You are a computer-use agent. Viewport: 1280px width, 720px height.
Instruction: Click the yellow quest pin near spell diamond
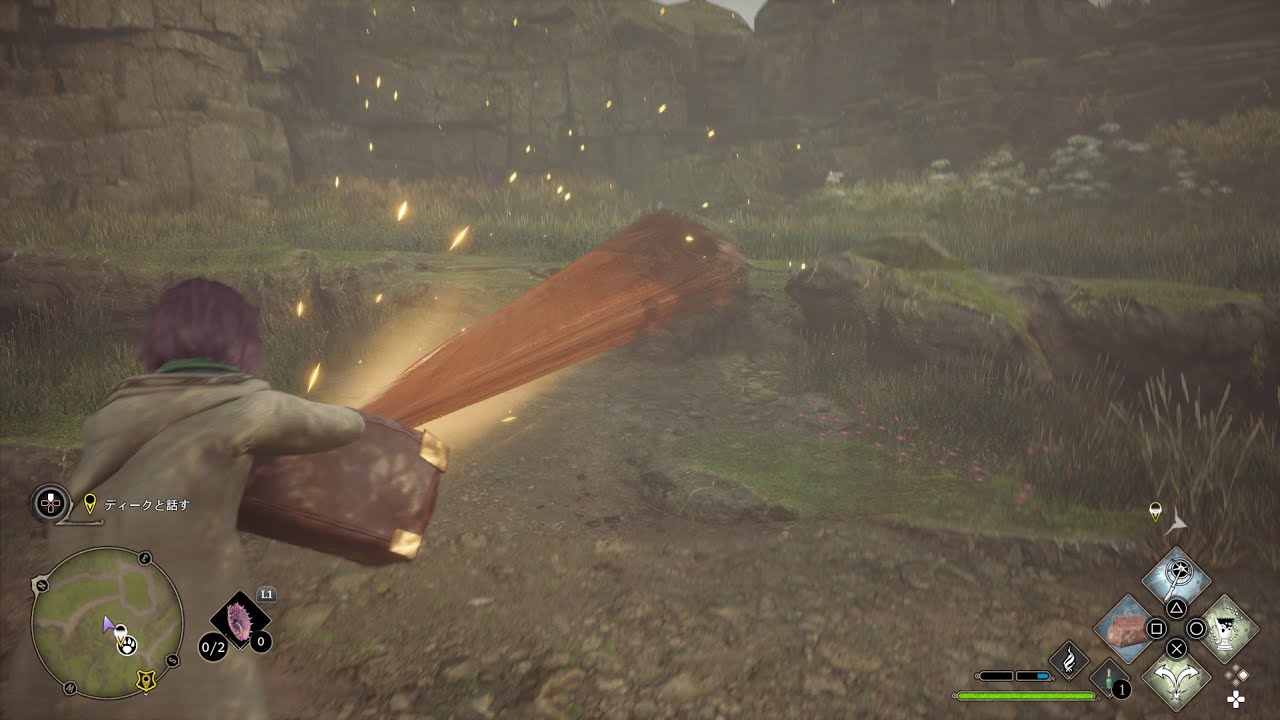pos(1155,512)
